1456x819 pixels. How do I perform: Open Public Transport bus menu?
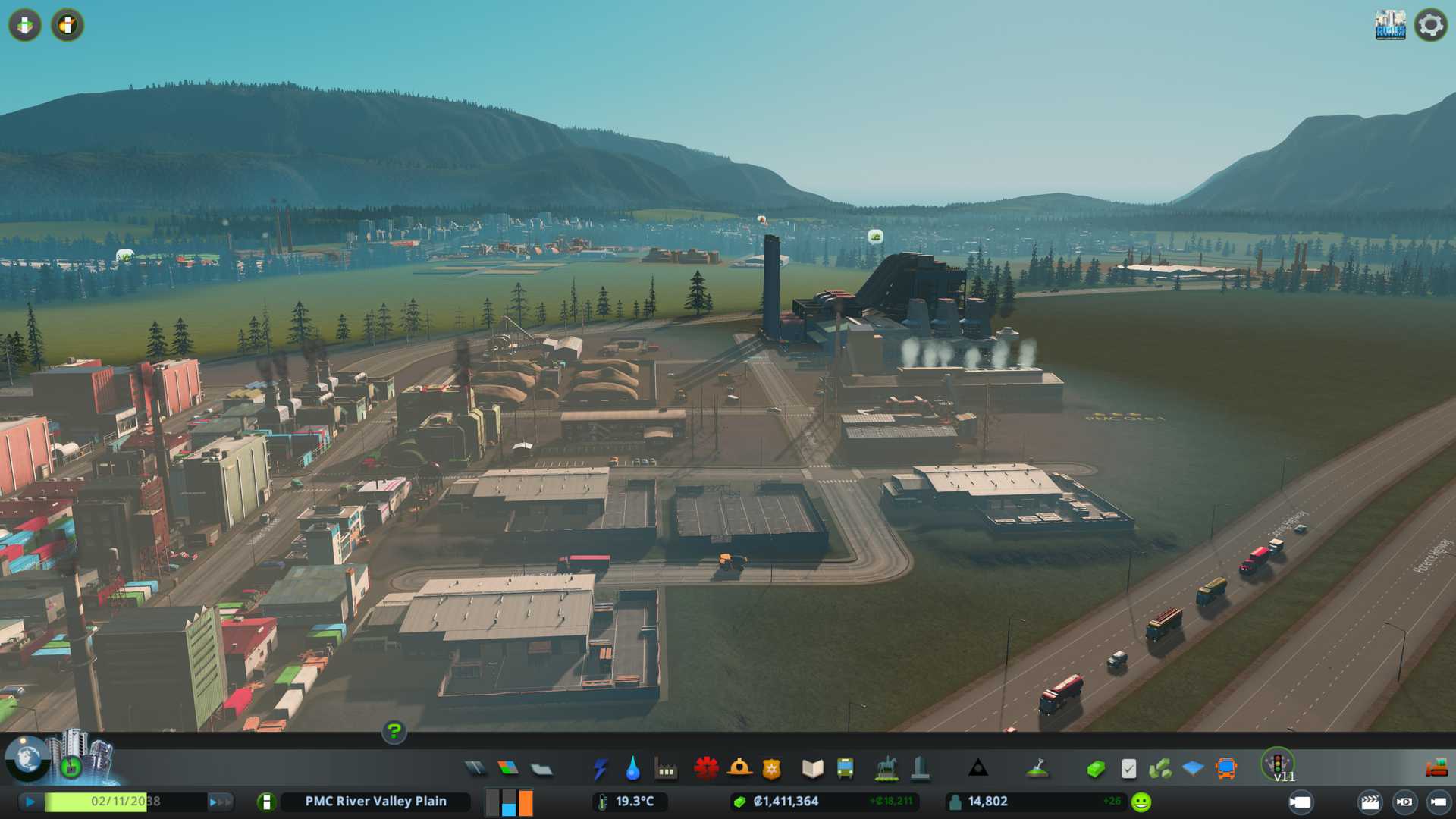click(845, 769)
